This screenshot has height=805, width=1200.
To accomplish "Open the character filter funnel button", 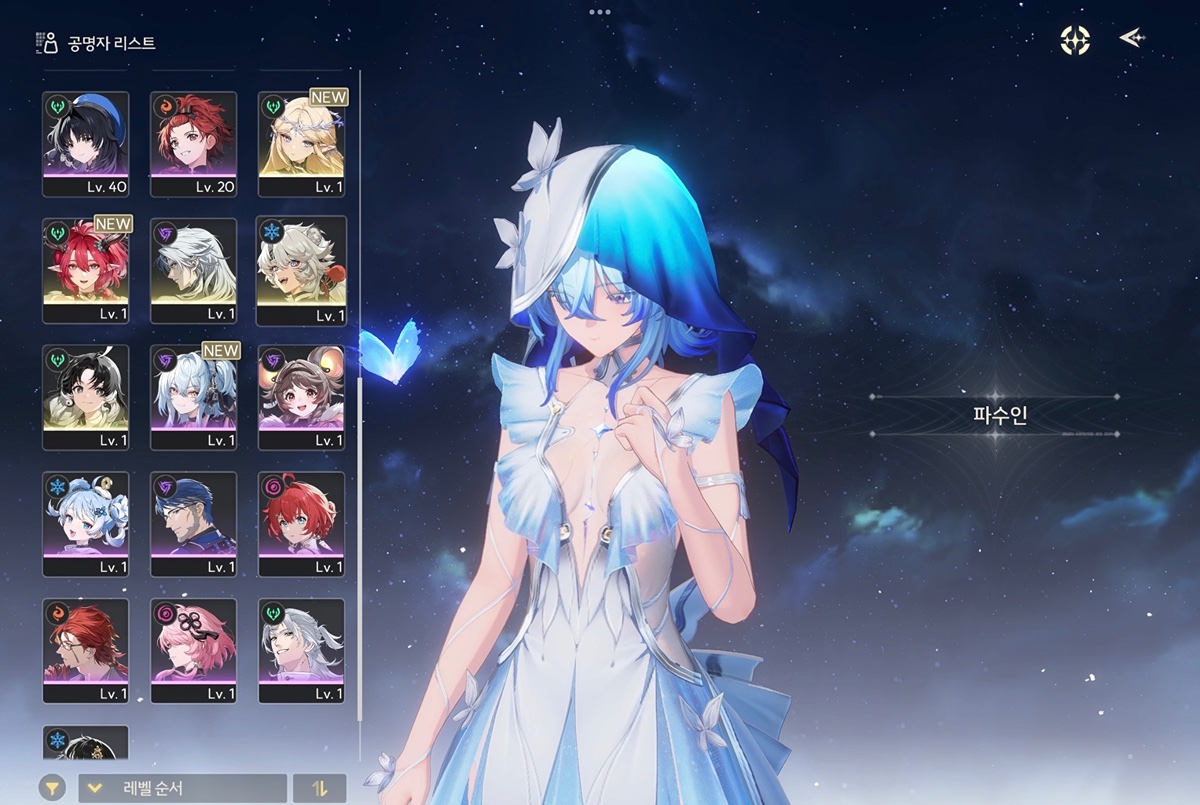I will click(52, 788).
